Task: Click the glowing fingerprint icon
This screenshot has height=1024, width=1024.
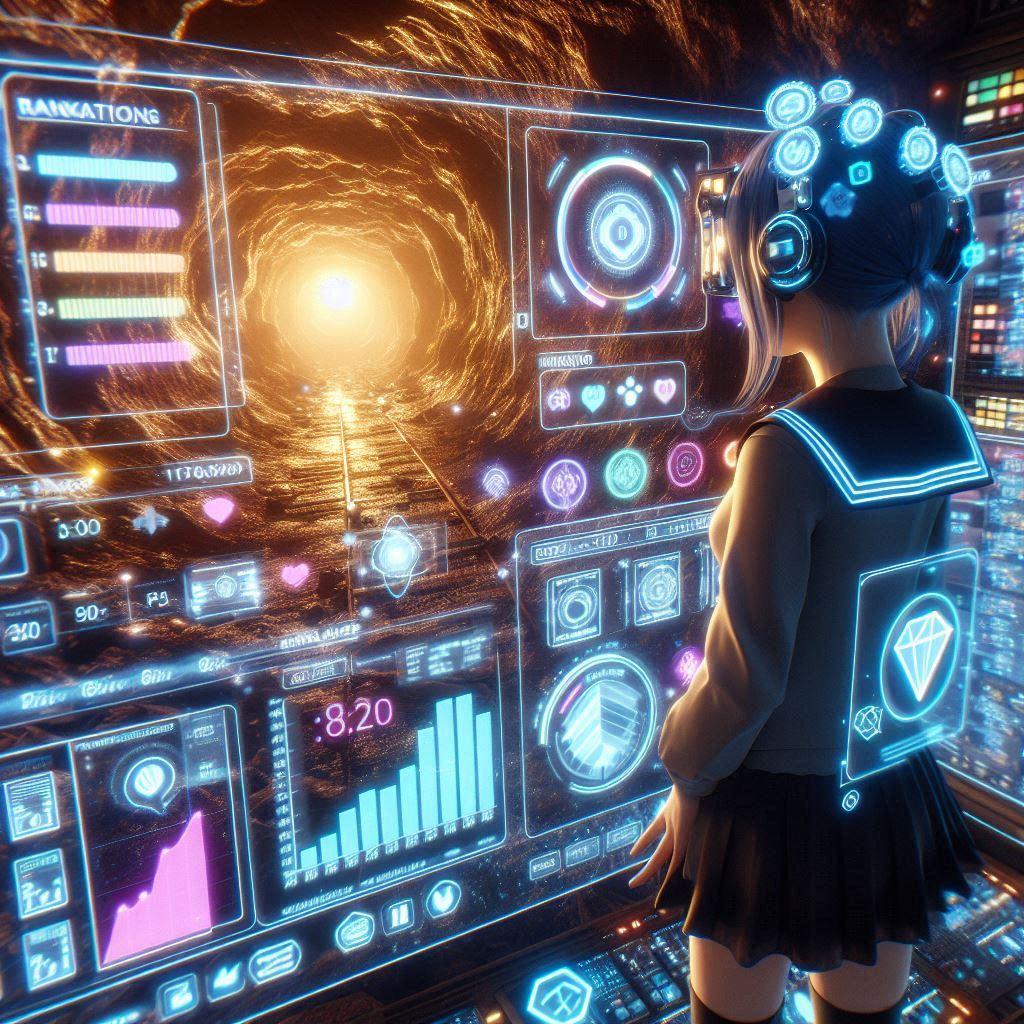Action: [496, 481]
